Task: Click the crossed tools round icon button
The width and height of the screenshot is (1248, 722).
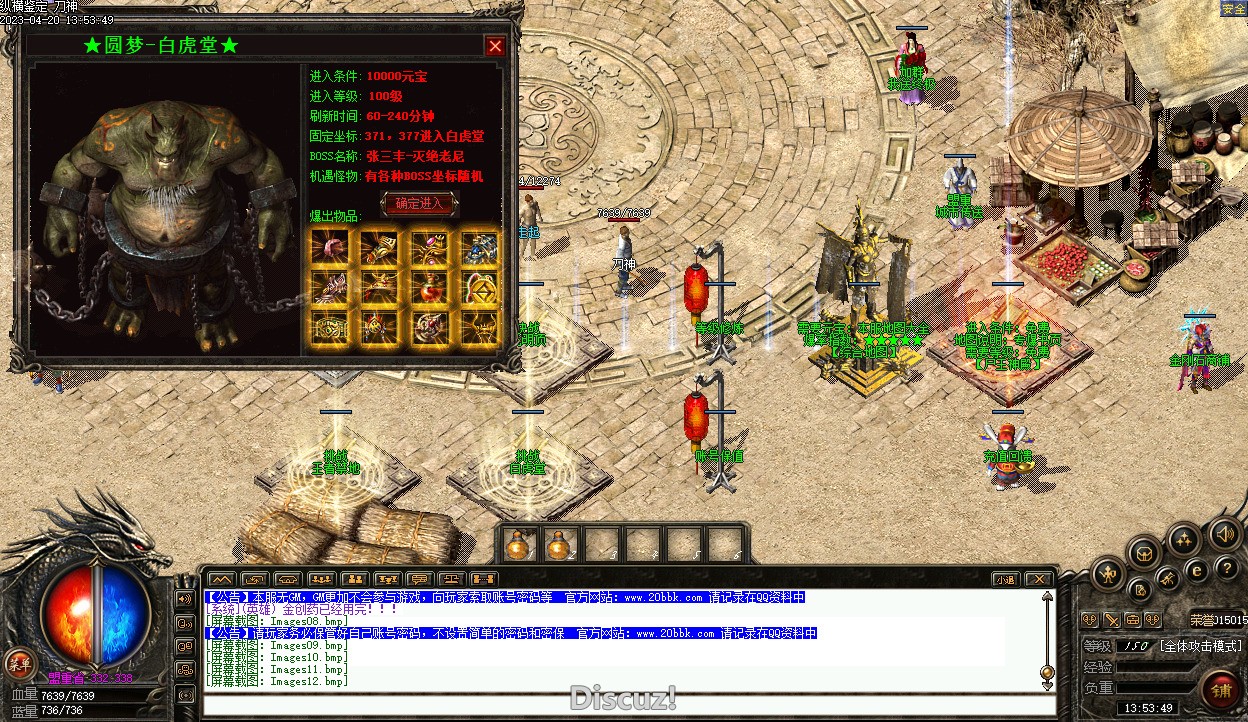Action: (x=1168, y=578)
